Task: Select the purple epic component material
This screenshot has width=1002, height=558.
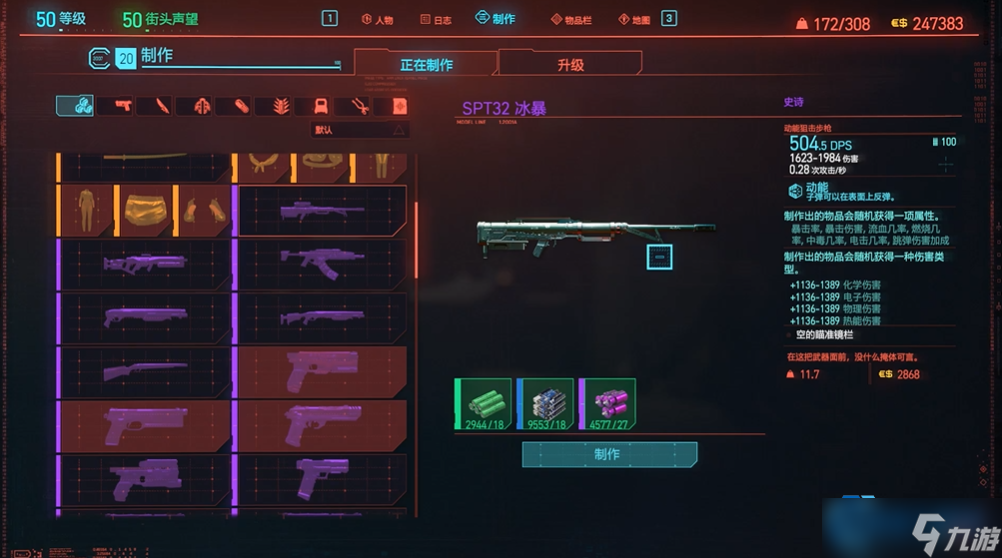Action: [608, 404]
